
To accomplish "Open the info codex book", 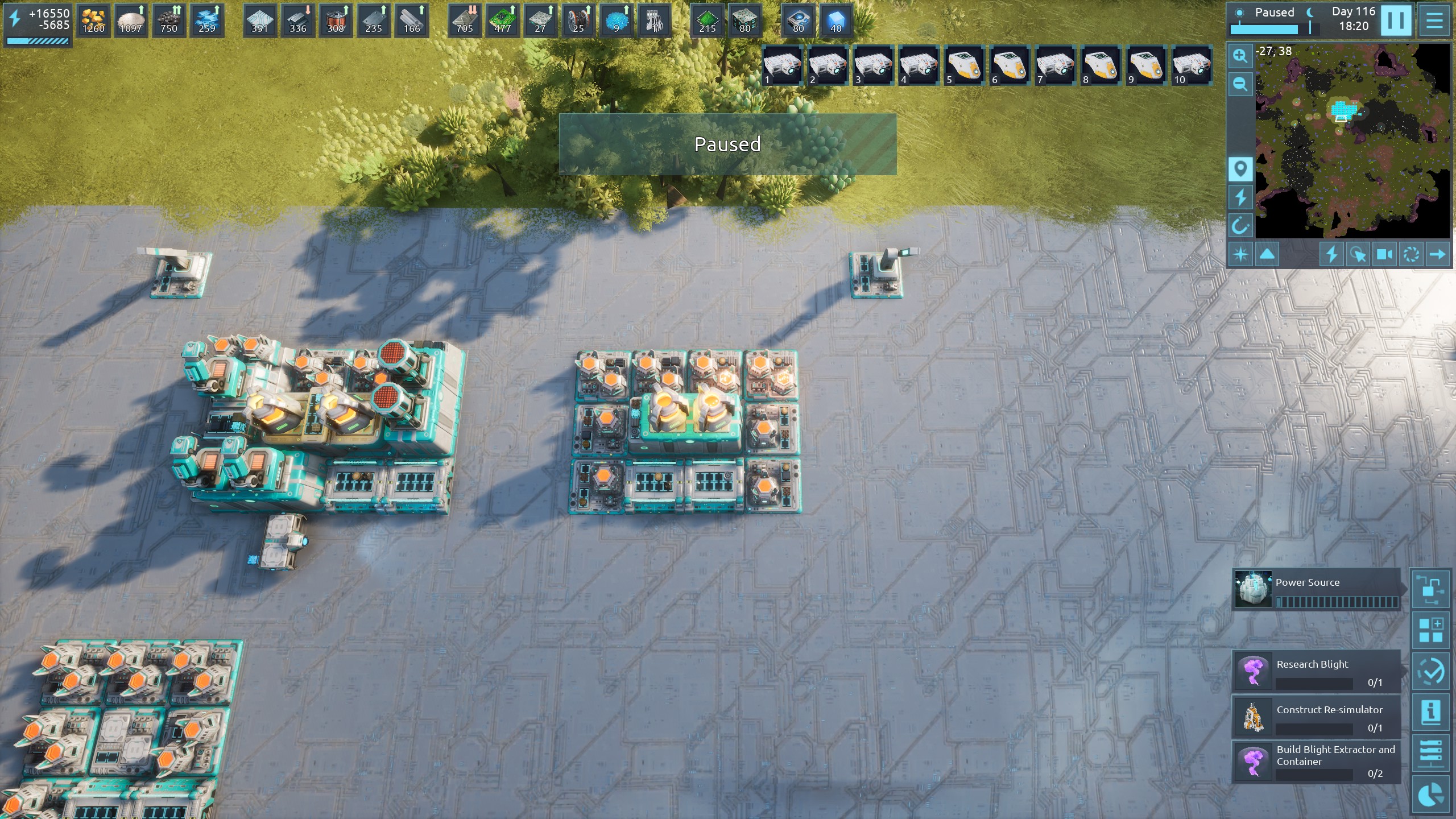I will (1430, 712).
